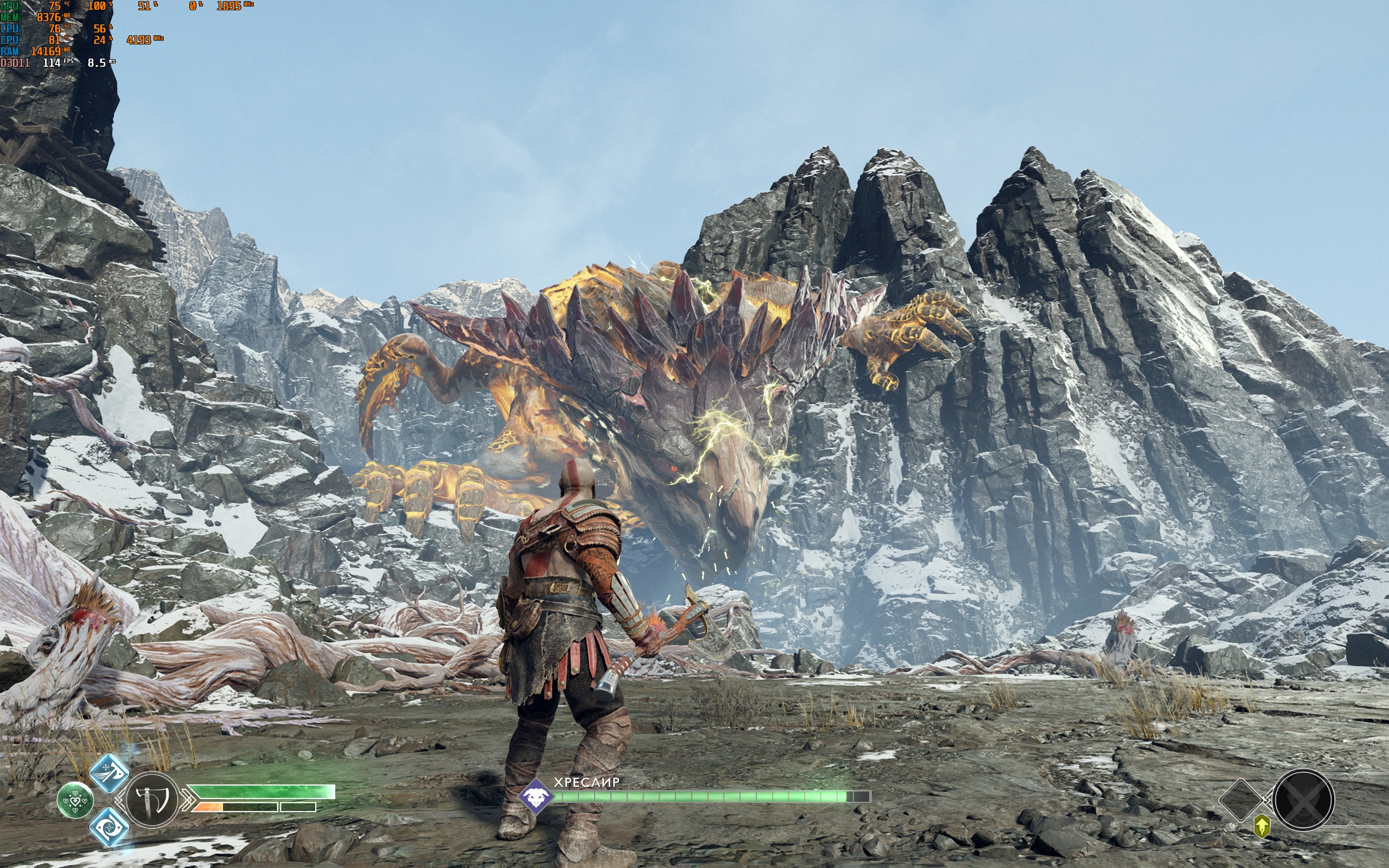Activate the axe-throw light runic attack
This screenshot has height=868, width=1389.
pos(110,773)
